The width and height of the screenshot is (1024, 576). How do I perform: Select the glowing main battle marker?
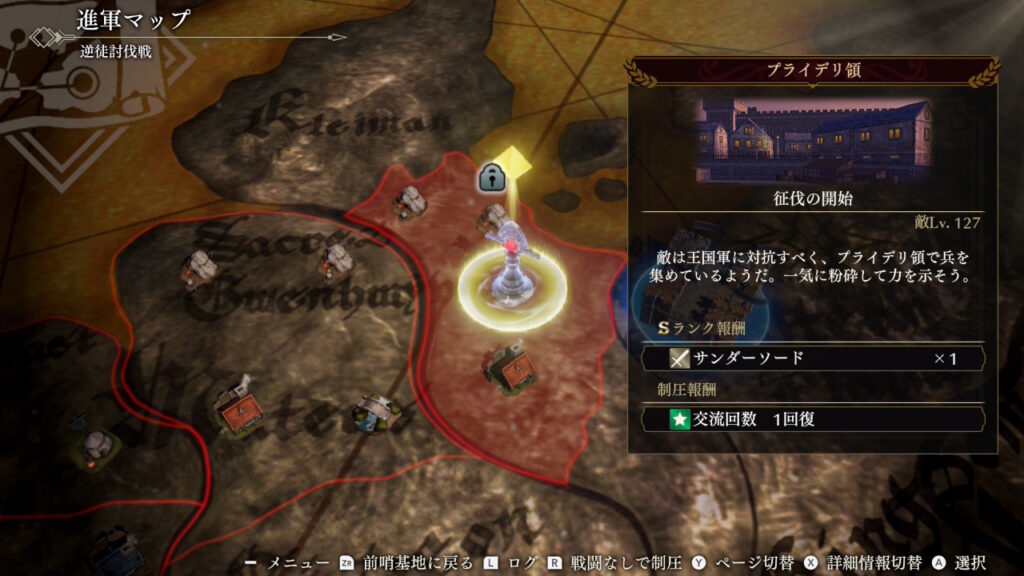click(512, 274)
